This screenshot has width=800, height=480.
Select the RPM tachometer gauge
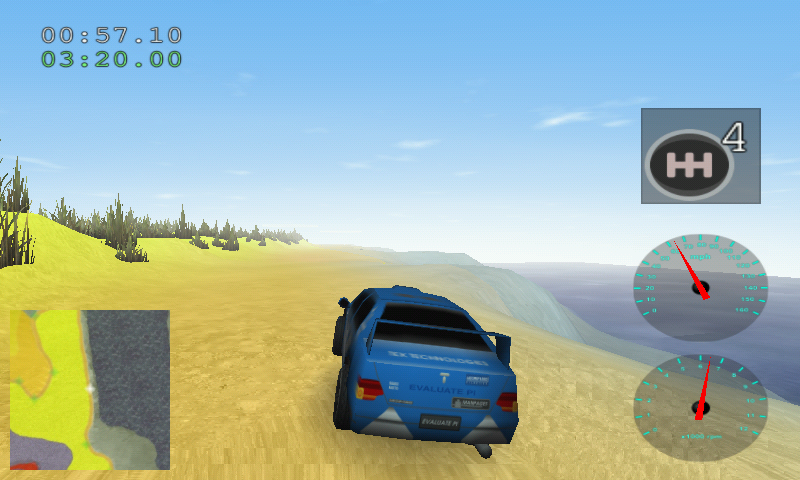click(x=701, y=407)
